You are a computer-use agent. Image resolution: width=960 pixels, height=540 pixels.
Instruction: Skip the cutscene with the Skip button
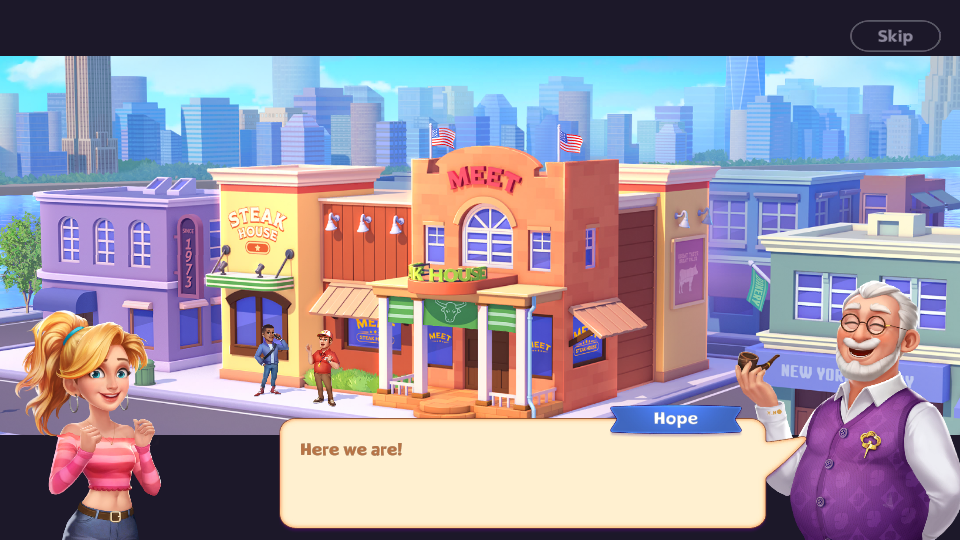click(895, 36)
